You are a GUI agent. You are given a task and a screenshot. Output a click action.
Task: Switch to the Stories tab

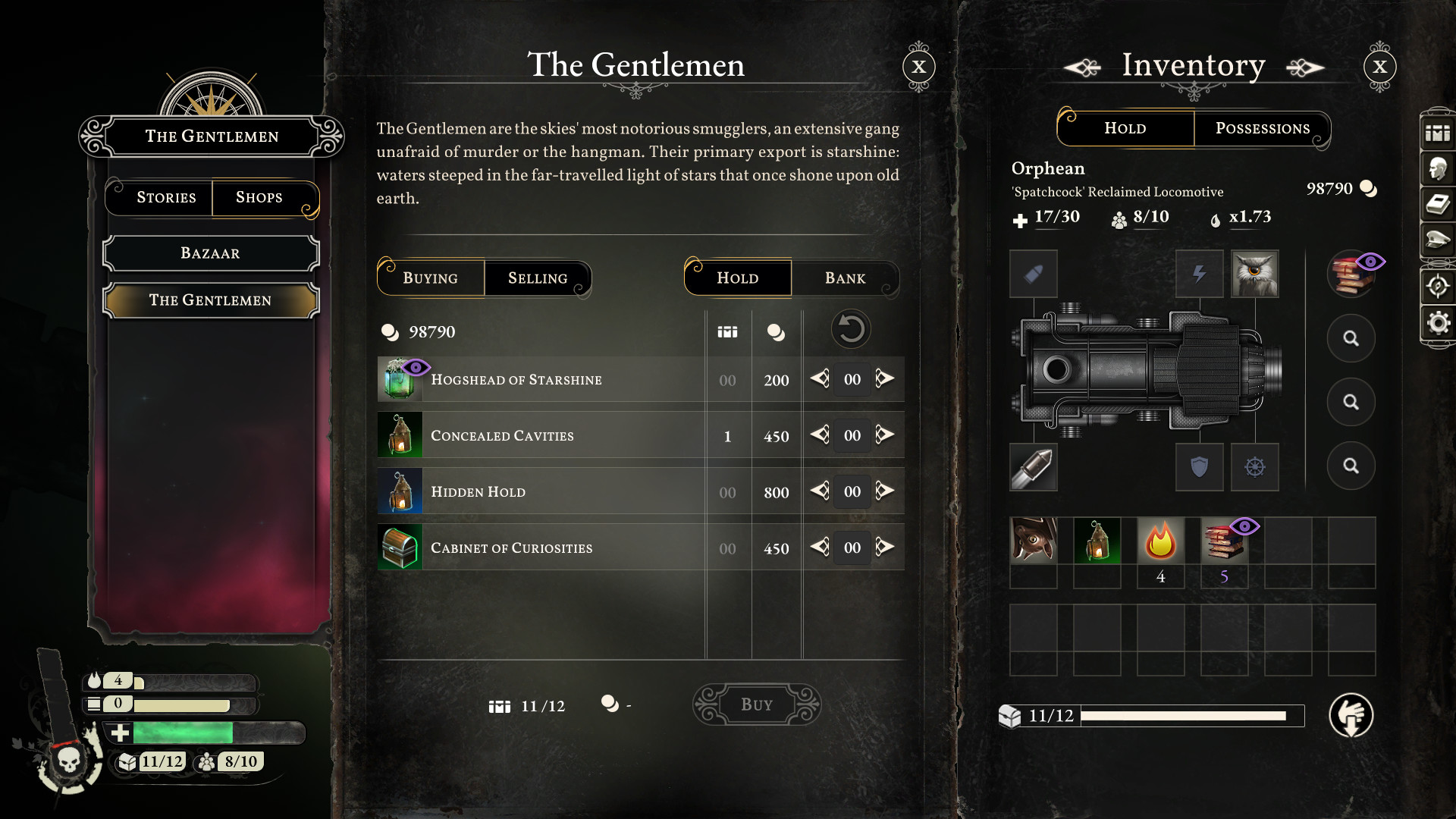166,198
